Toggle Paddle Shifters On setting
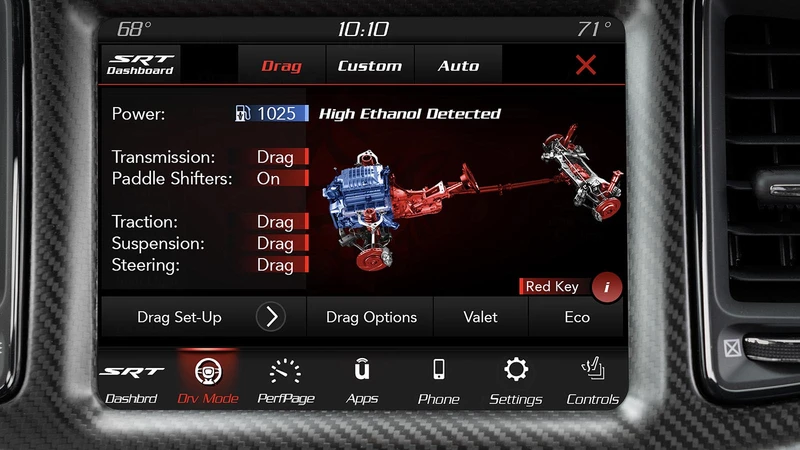The height and width of the screenshot is (450, 800). point(277,179)
